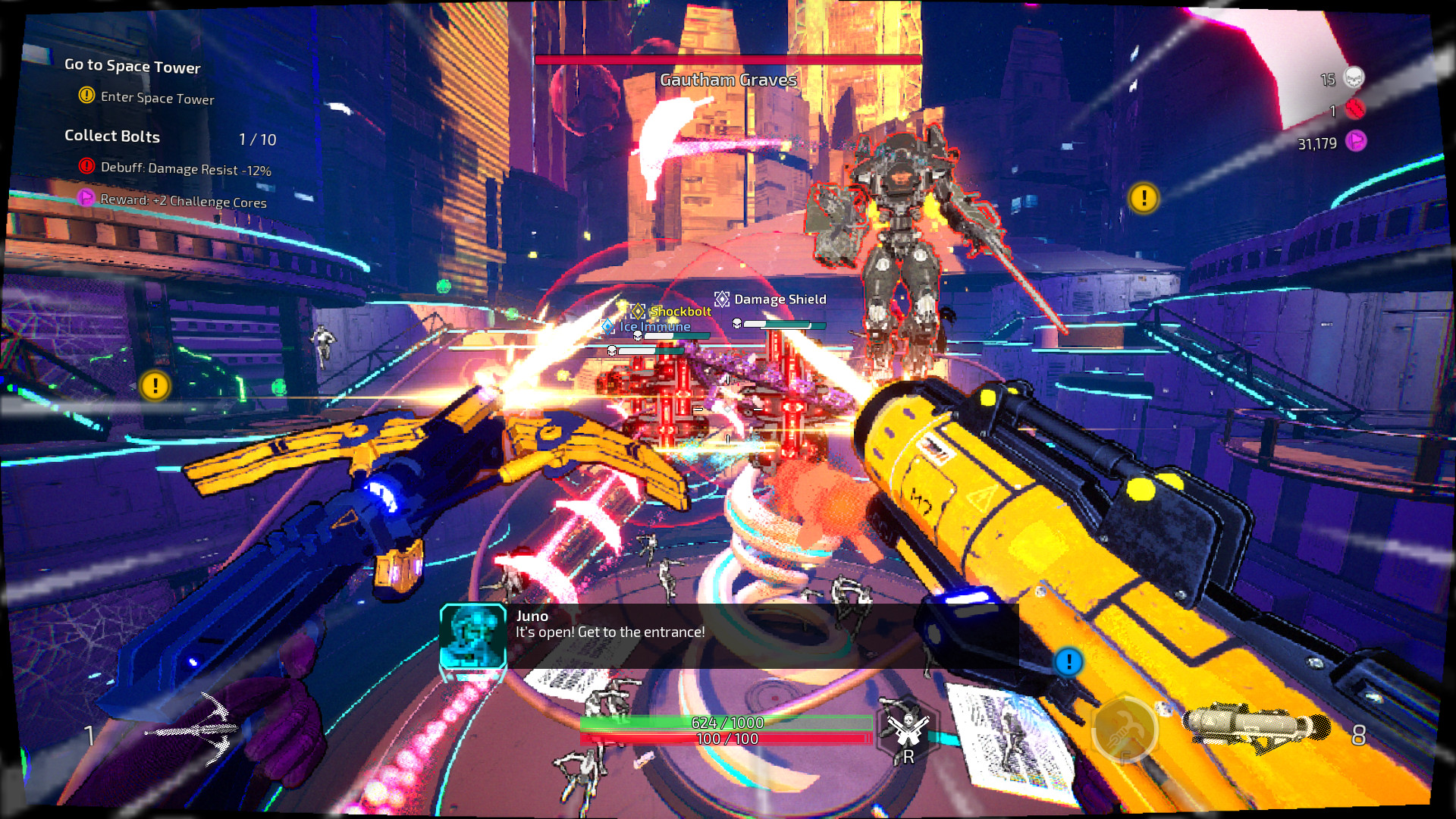Click the white skull counter icon
Screen dimensions: 1456x819
(x=1354, y=77)
